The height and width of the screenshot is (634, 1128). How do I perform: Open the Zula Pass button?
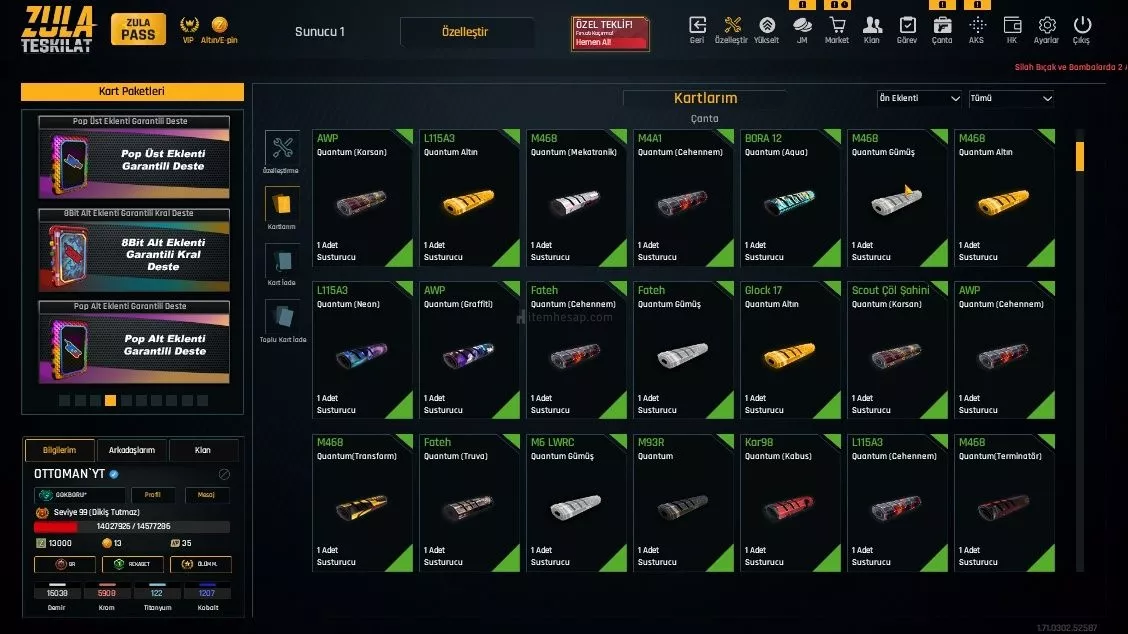[x=138, y=29]
